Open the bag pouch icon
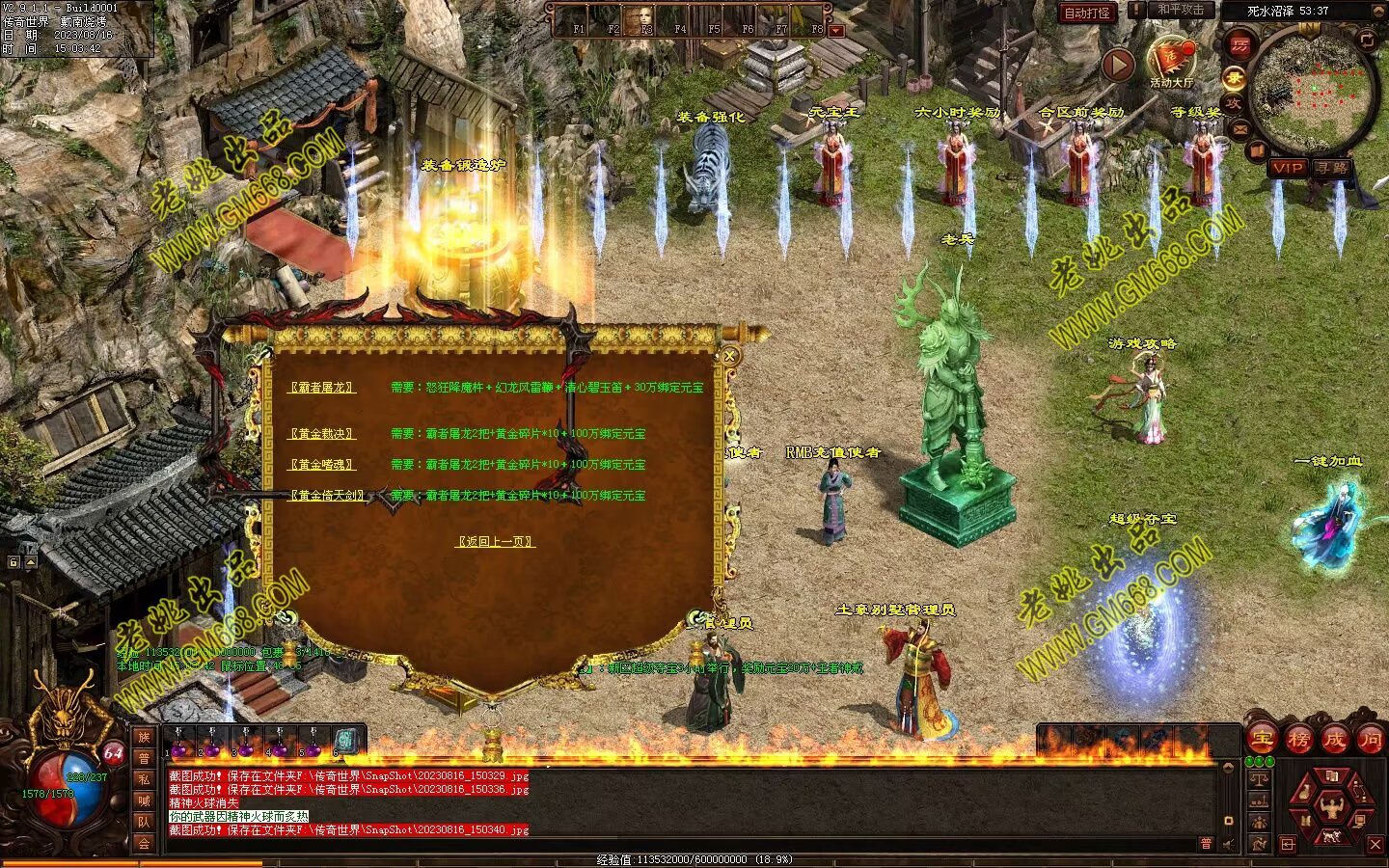Image resolution: width=1389 pixels, height=868 pixels. [x=1305, y=793]
